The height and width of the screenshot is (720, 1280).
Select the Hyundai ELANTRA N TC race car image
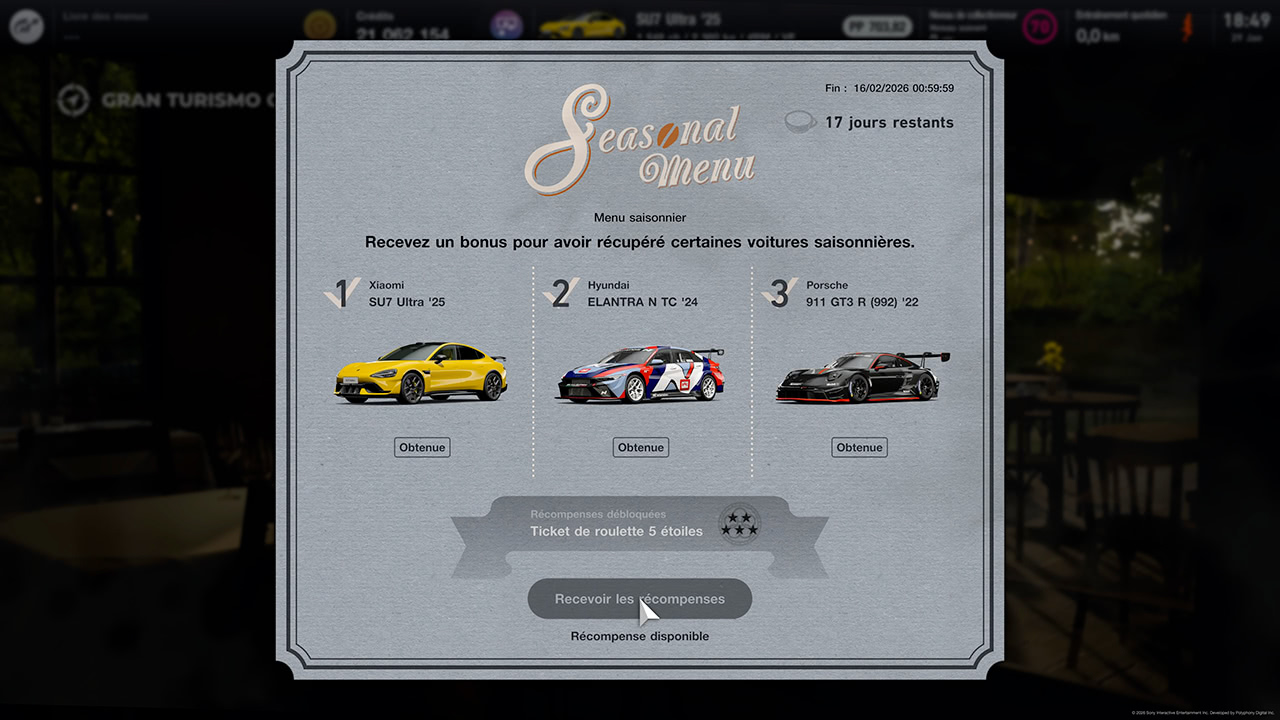pyautogui.click(x=640, y=375)
